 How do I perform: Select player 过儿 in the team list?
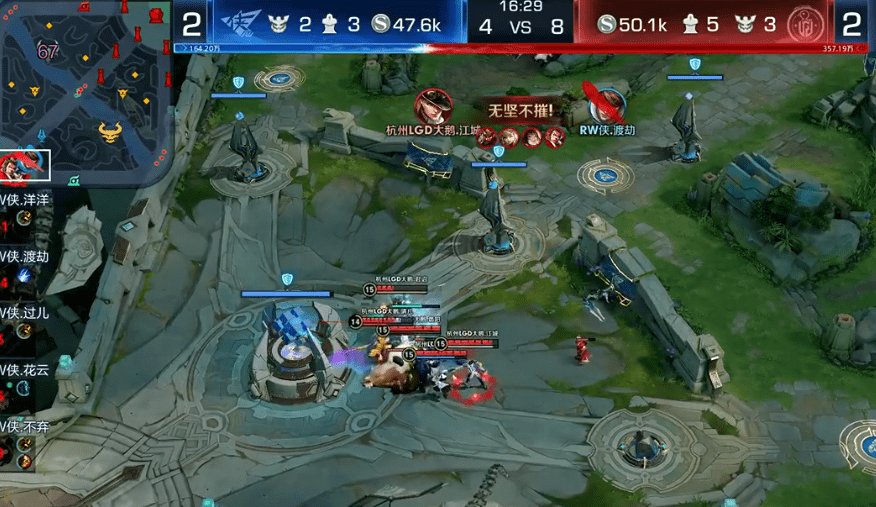27,312
